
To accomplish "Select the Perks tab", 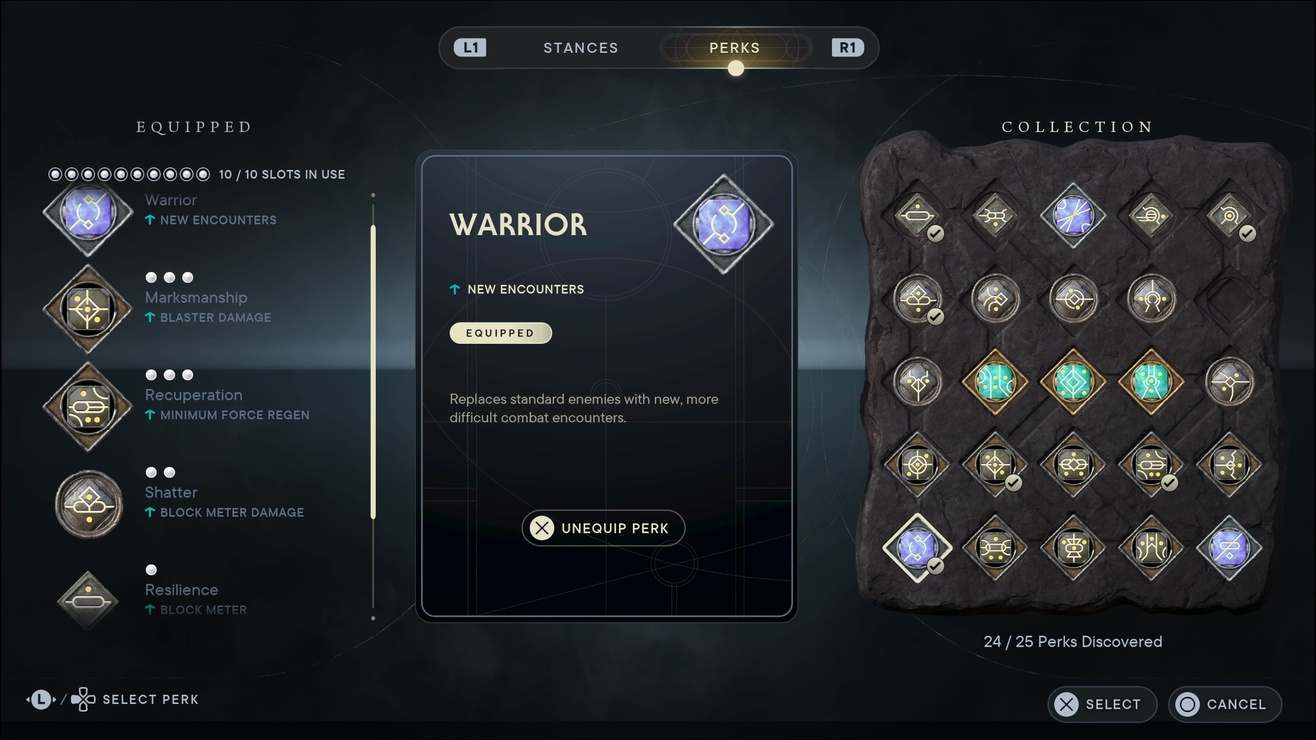I will [734, 48].
